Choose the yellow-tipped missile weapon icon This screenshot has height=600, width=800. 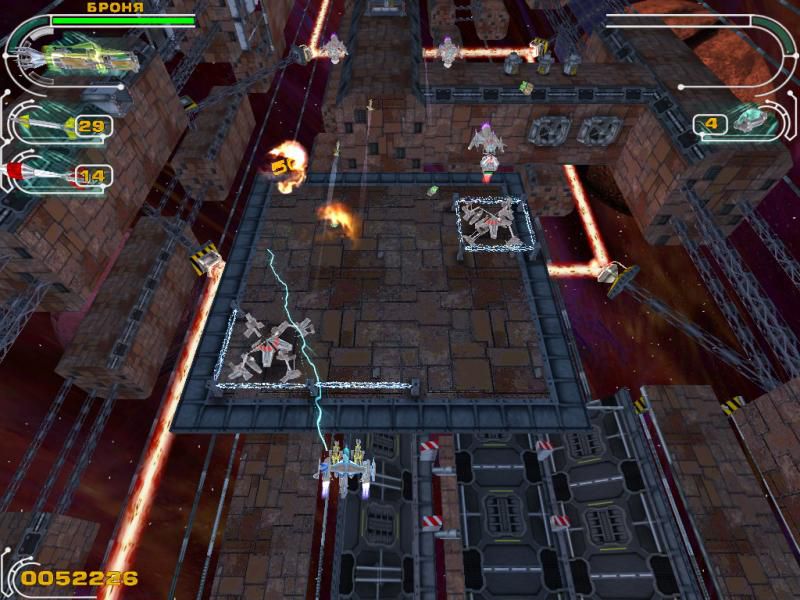click(42, 126)
